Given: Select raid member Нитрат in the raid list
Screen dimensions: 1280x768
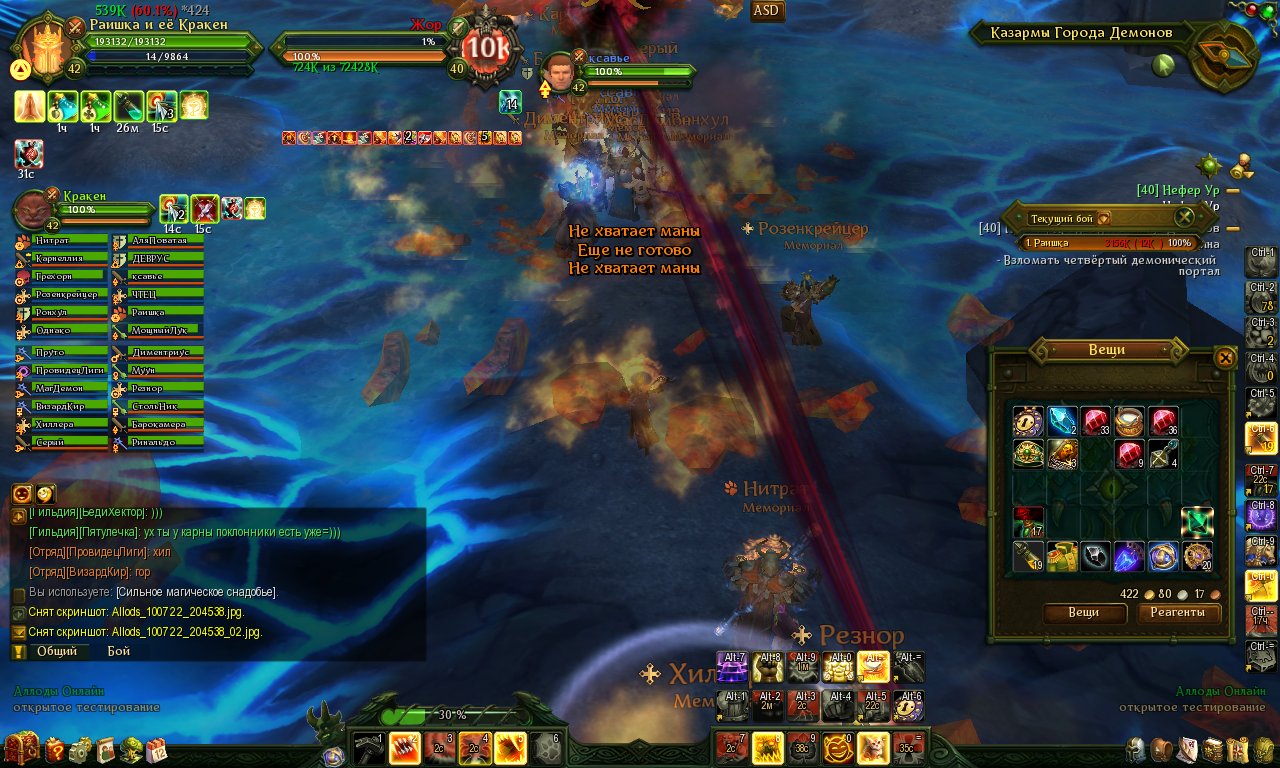Looking at the screenshot, I should click(62, 241).
